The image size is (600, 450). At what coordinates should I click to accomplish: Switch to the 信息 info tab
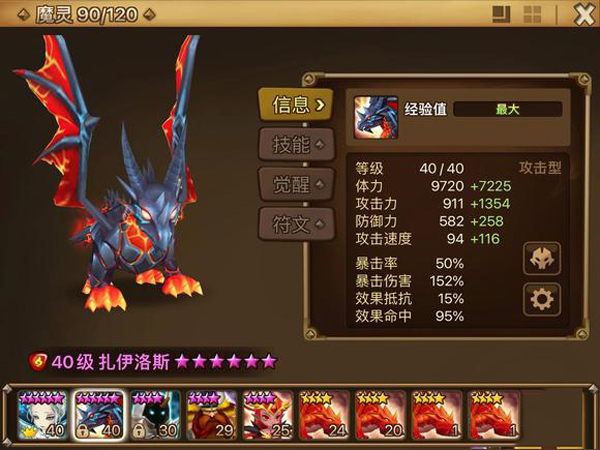point(294,102)
